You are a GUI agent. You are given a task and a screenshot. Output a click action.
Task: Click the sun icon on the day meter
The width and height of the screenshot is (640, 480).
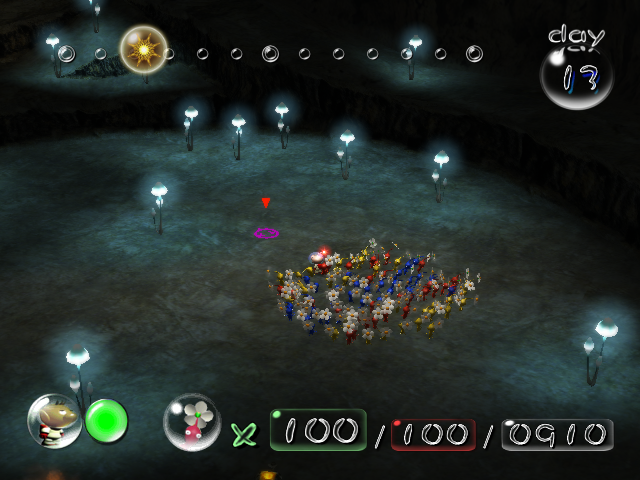click(143, 48)
